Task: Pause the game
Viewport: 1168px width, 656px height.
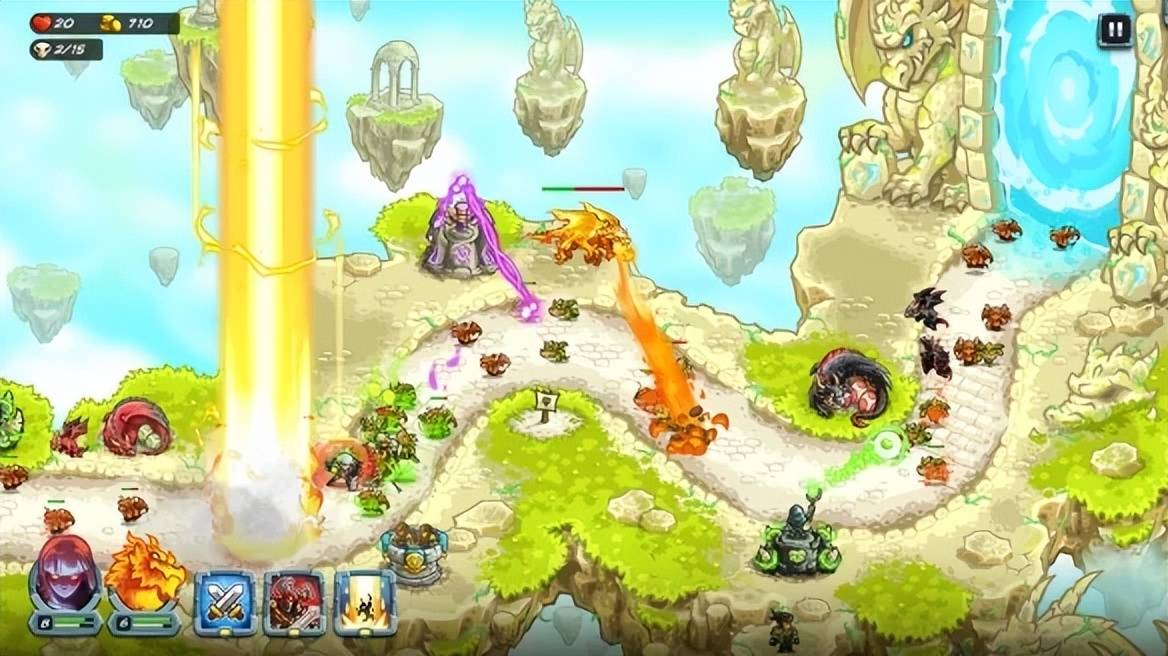Action: point(1115,29)
